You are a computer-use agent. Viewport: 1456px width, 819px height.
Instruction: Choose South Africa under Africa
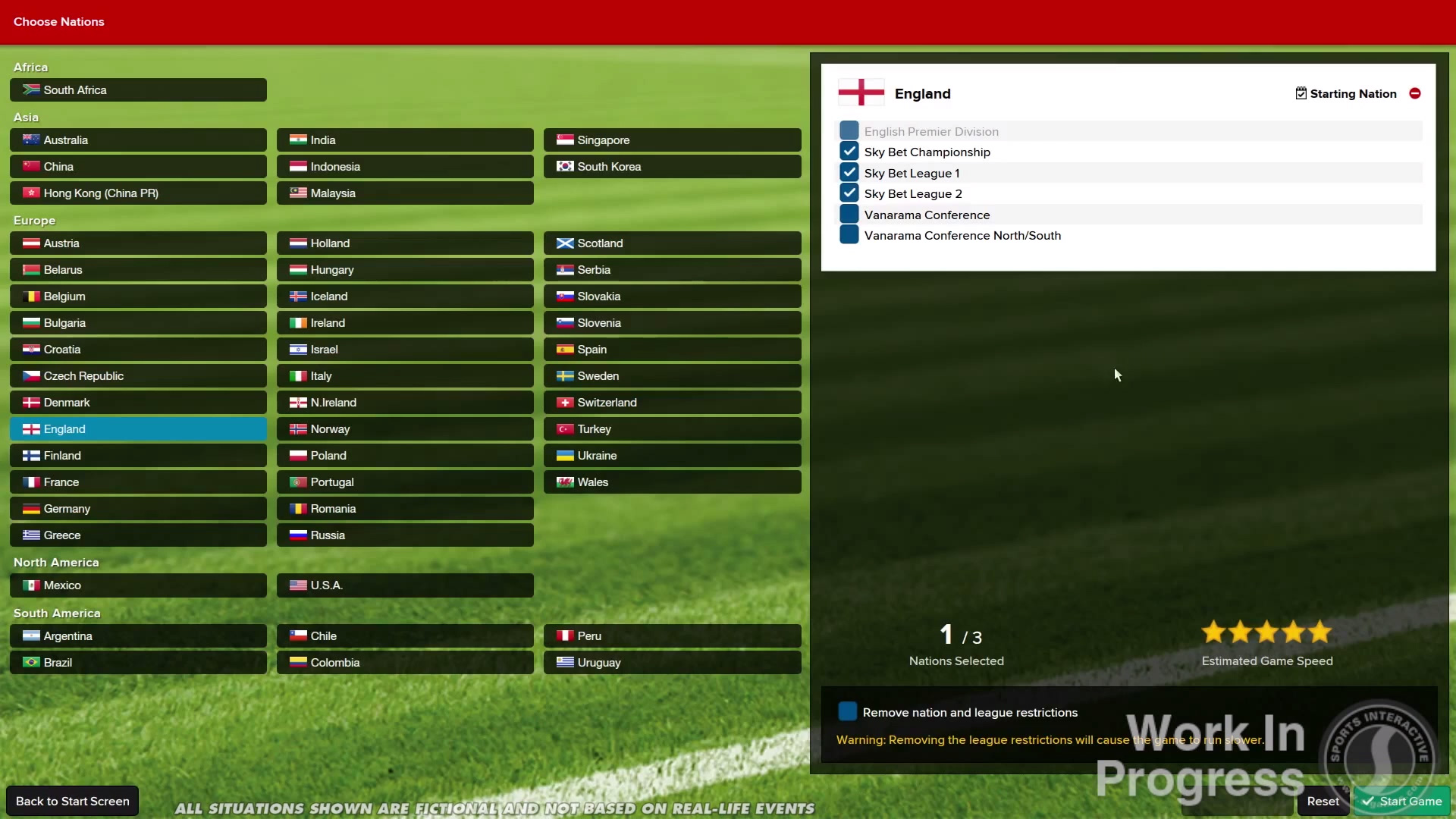point(138,89)
